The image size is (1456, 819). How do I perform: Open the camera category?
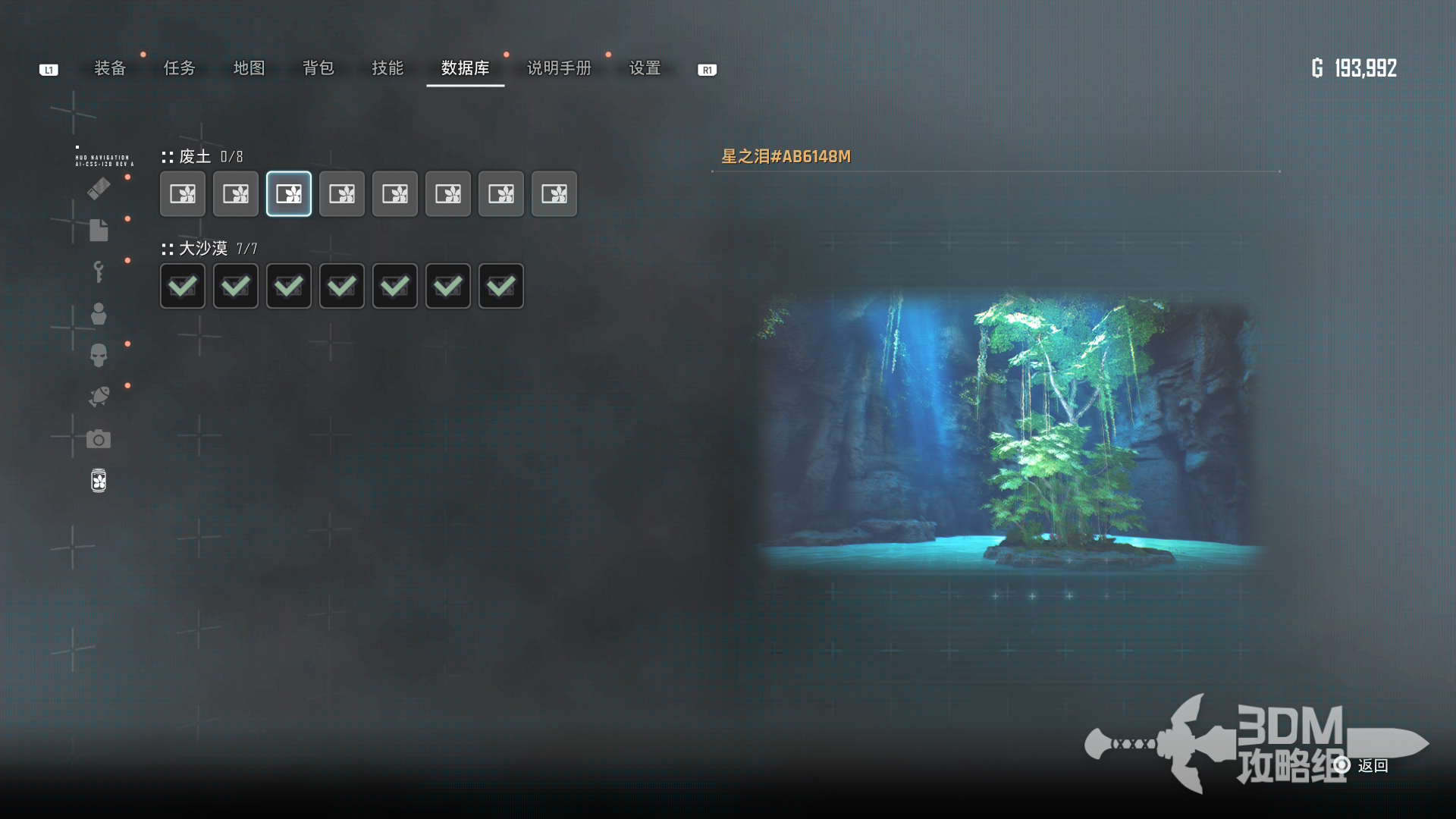(x=99, y=439)
